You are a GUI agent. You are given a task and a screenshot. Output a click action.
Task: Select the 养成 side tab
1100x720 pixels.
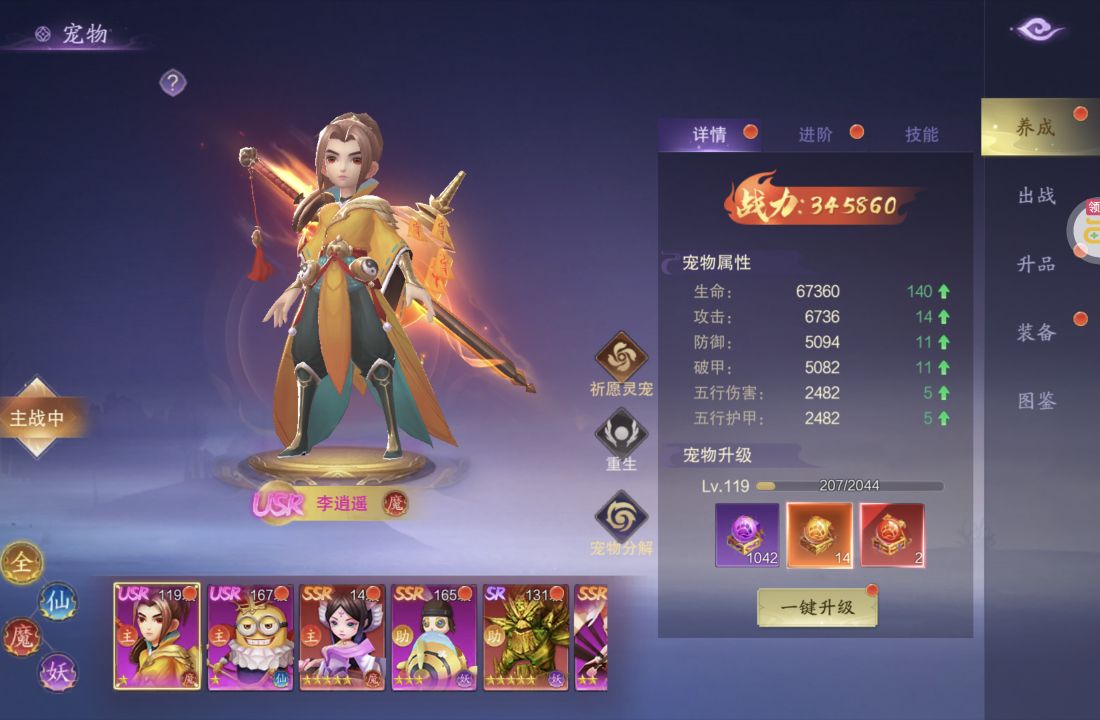[x=1036, y=127]
